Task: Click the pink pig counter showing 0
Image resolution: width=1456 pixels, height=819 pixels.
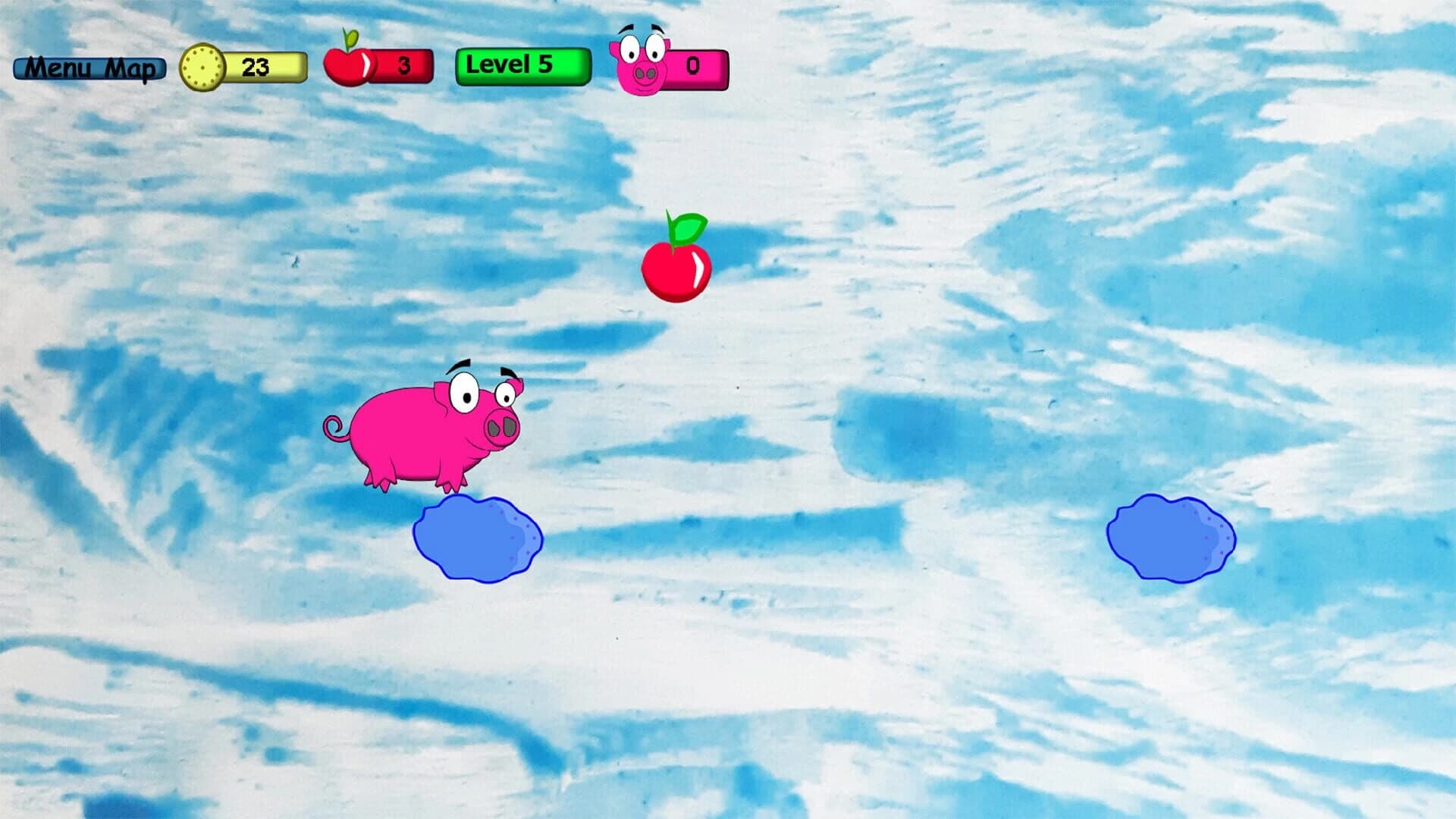Action: coord(694,67)
